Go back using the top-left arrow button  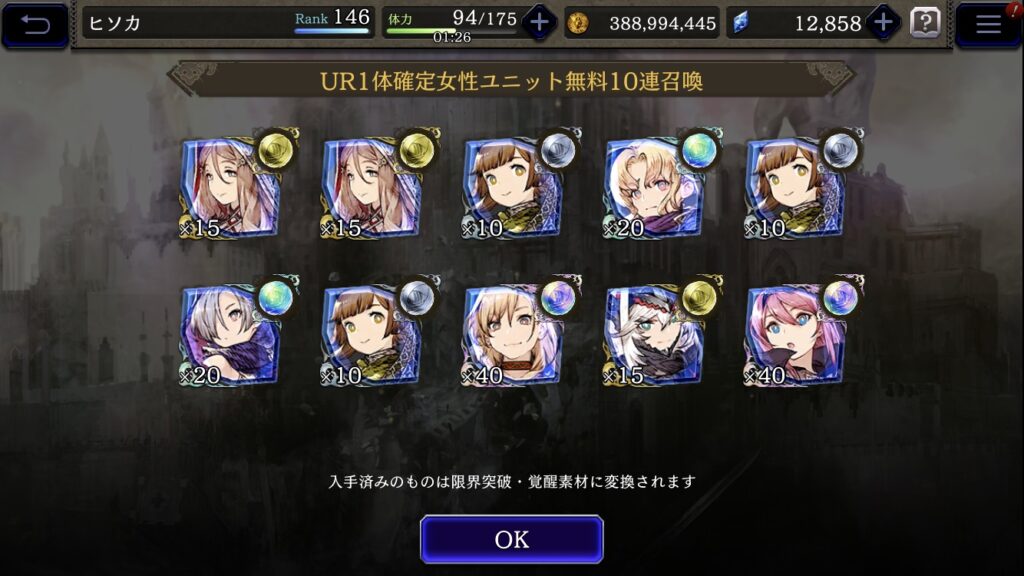click(35, 25)
